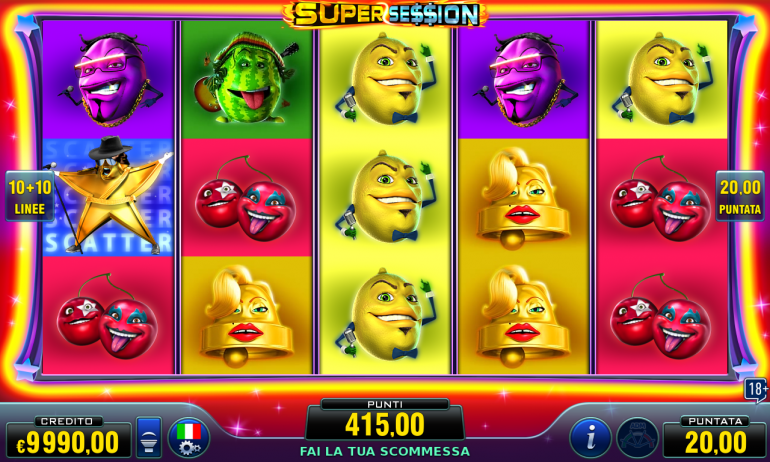This screenshot has height=462, width=770.
Task: Select the bottom Puntata bet box
Action: point(714,437)
